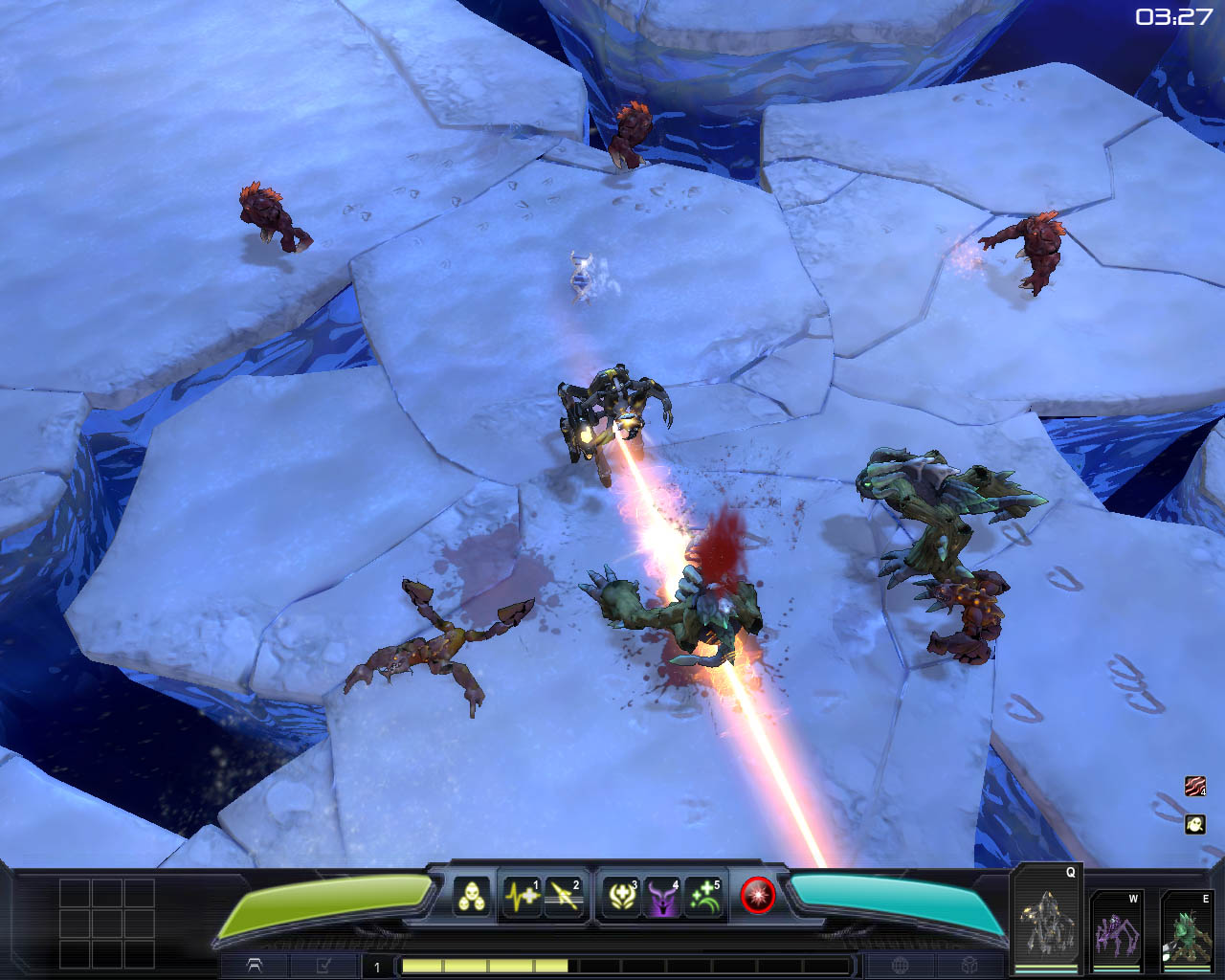Select the grey and yellow hero portrait
The image size is (1225, 980).
click(1045, 921)
